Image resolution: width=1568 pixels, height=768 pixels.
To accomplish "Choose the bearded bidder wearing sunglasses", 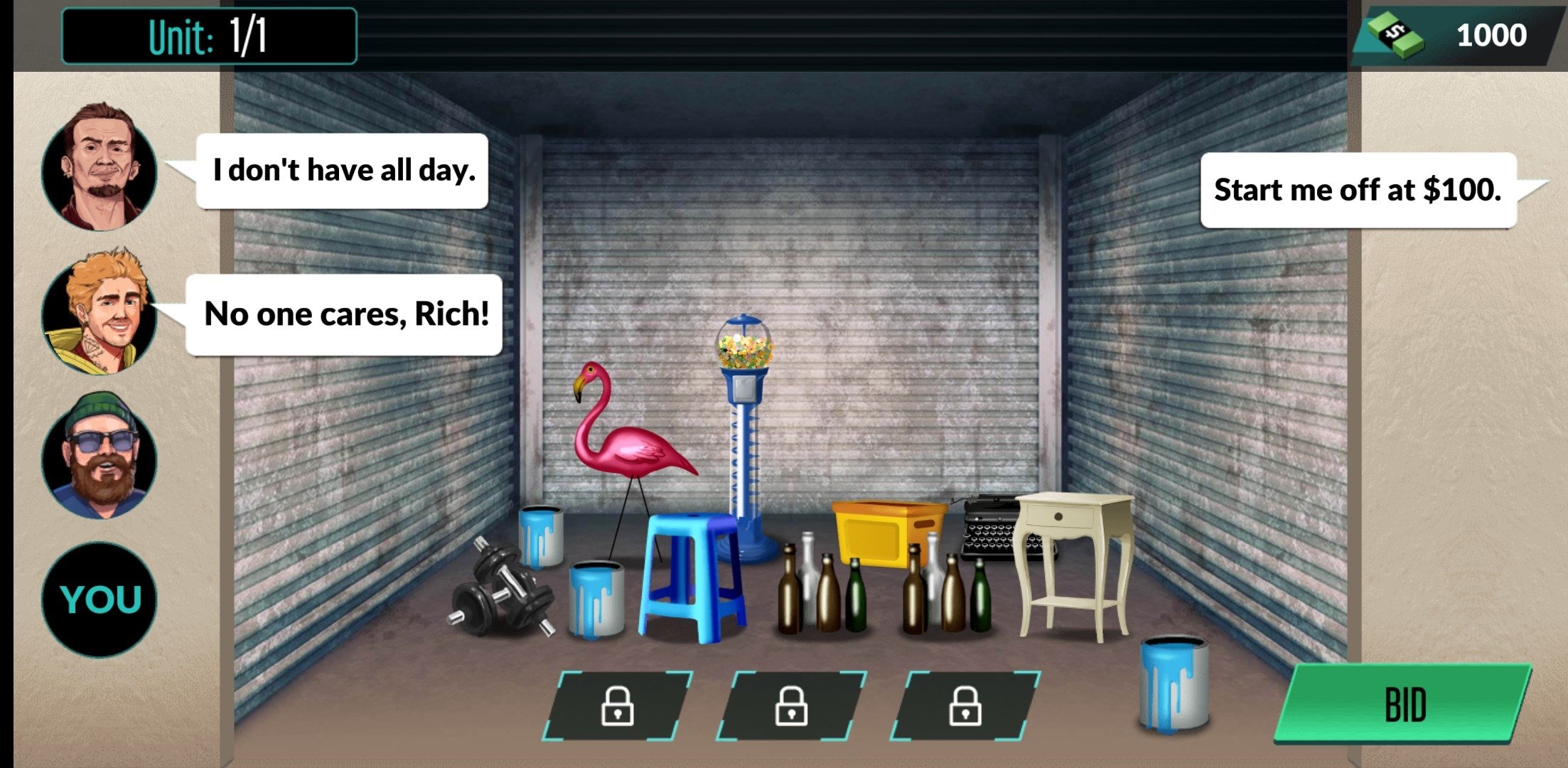I will point(100,455).
